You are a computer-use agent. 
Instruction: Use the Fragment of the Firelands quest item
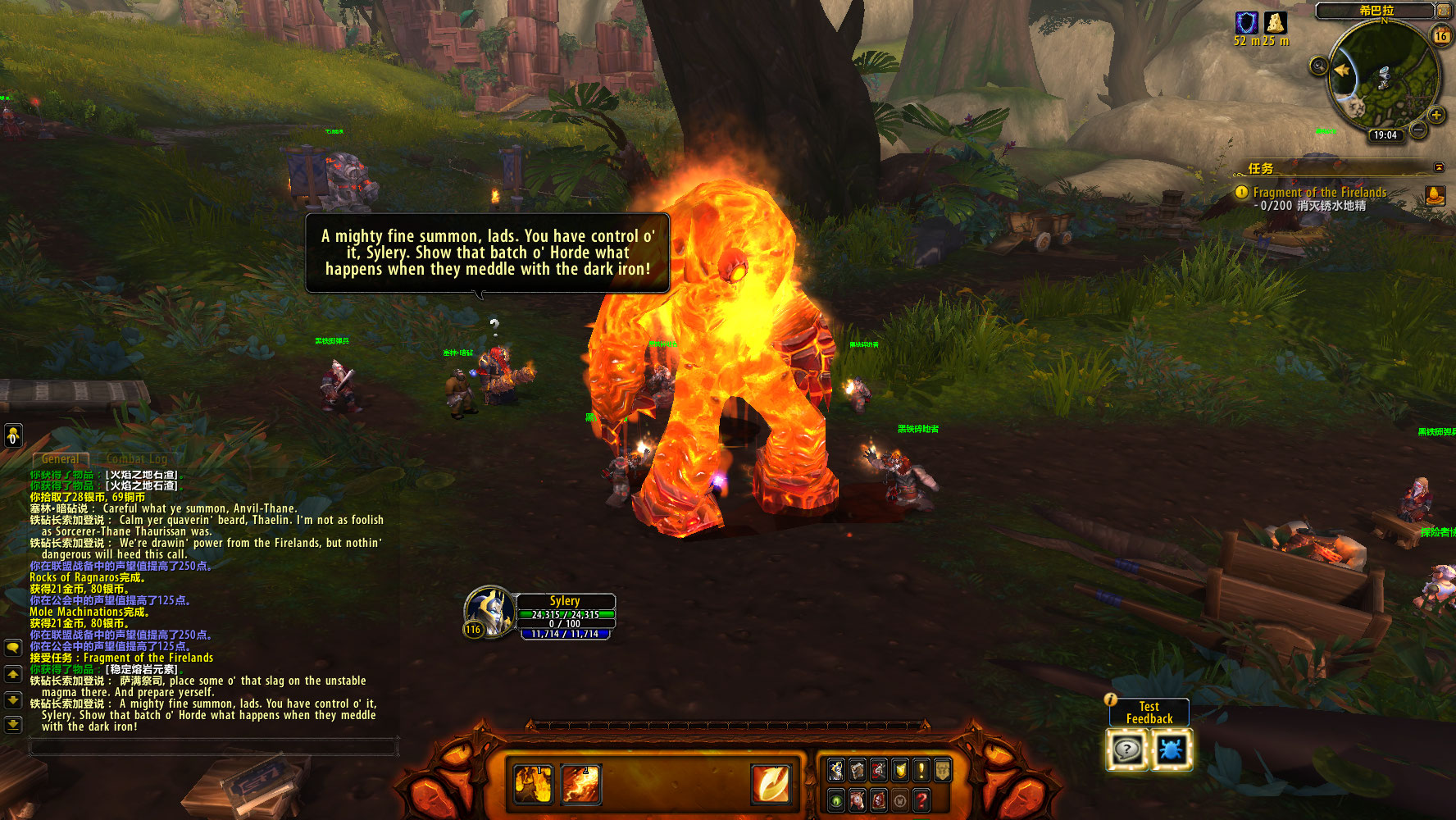[x=1436, y=195]
